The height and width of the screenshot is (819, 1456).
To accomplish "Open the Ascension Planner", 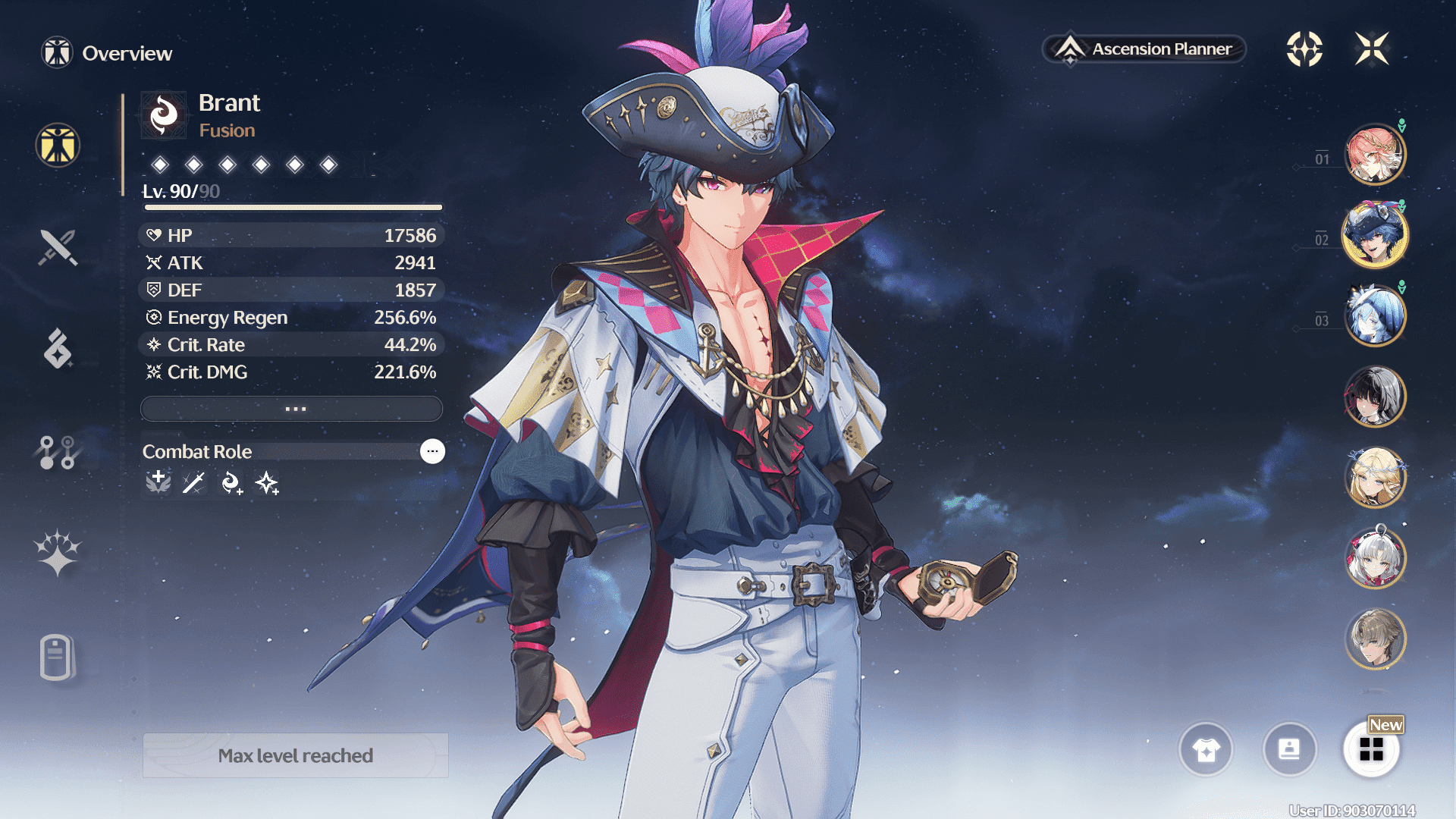I will [1144, 49].
